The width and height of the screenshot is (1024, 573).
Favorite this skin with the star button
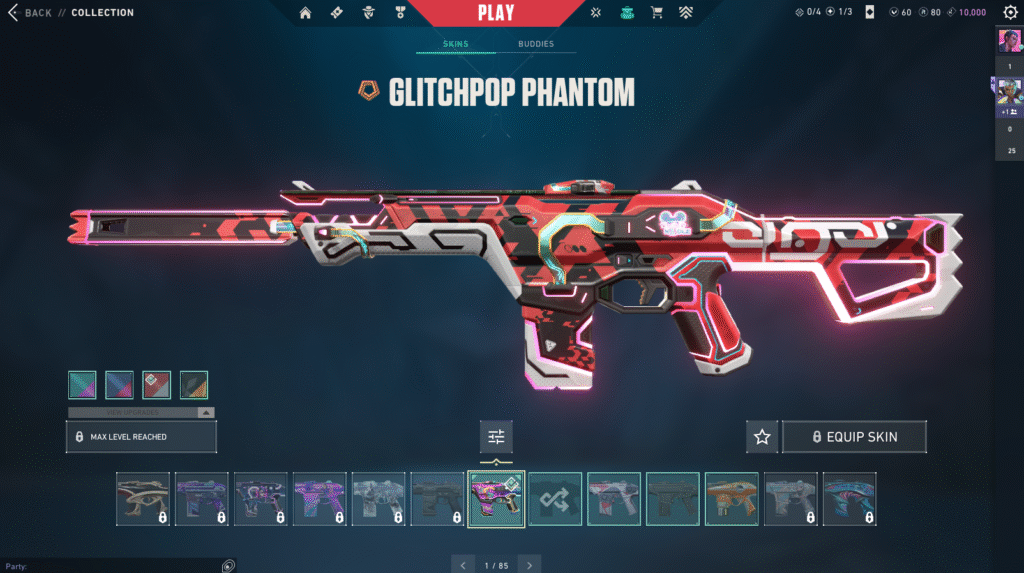(x=762, y=437)
